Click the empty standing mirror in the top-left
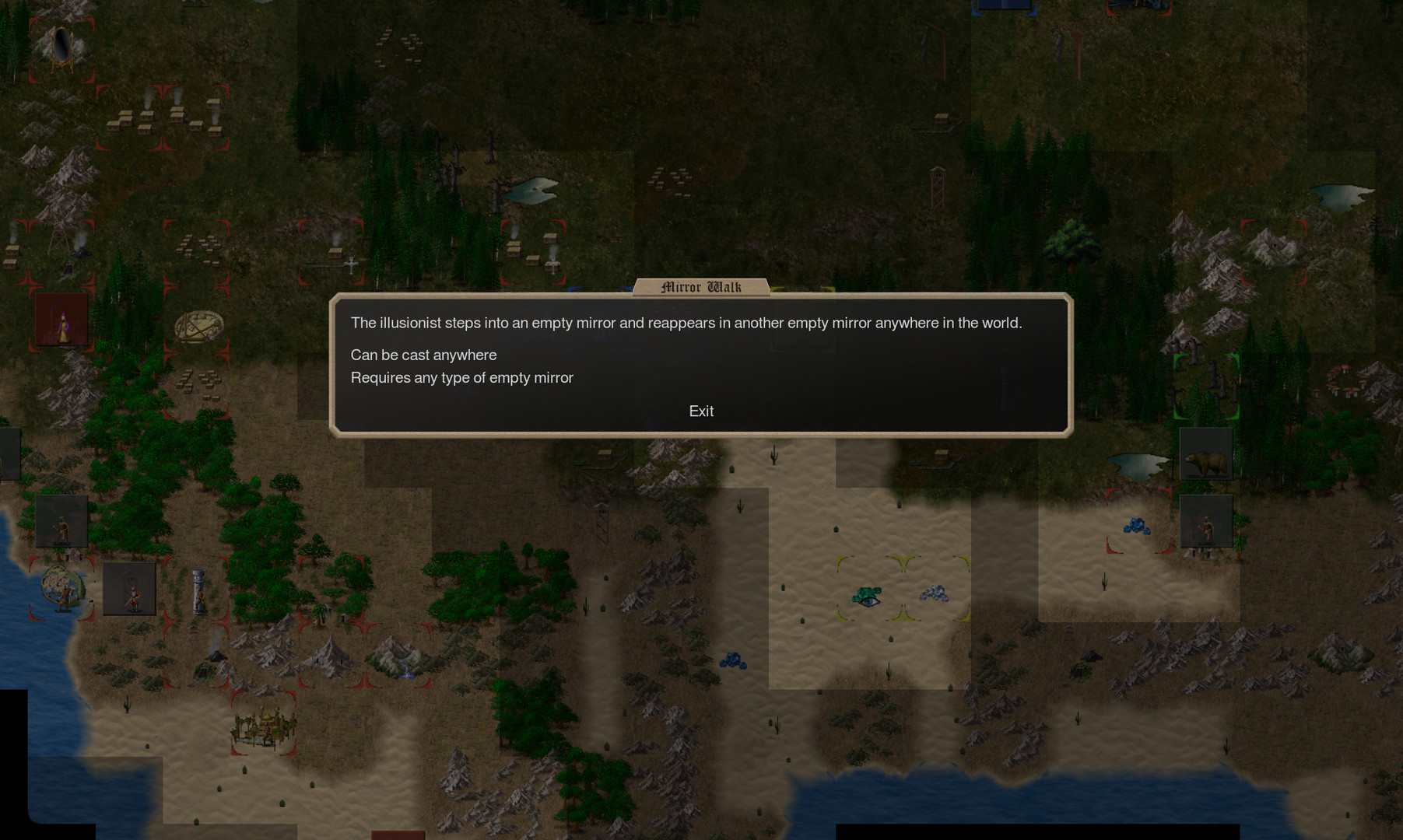1403x840 pixels. tap(61, 48)
